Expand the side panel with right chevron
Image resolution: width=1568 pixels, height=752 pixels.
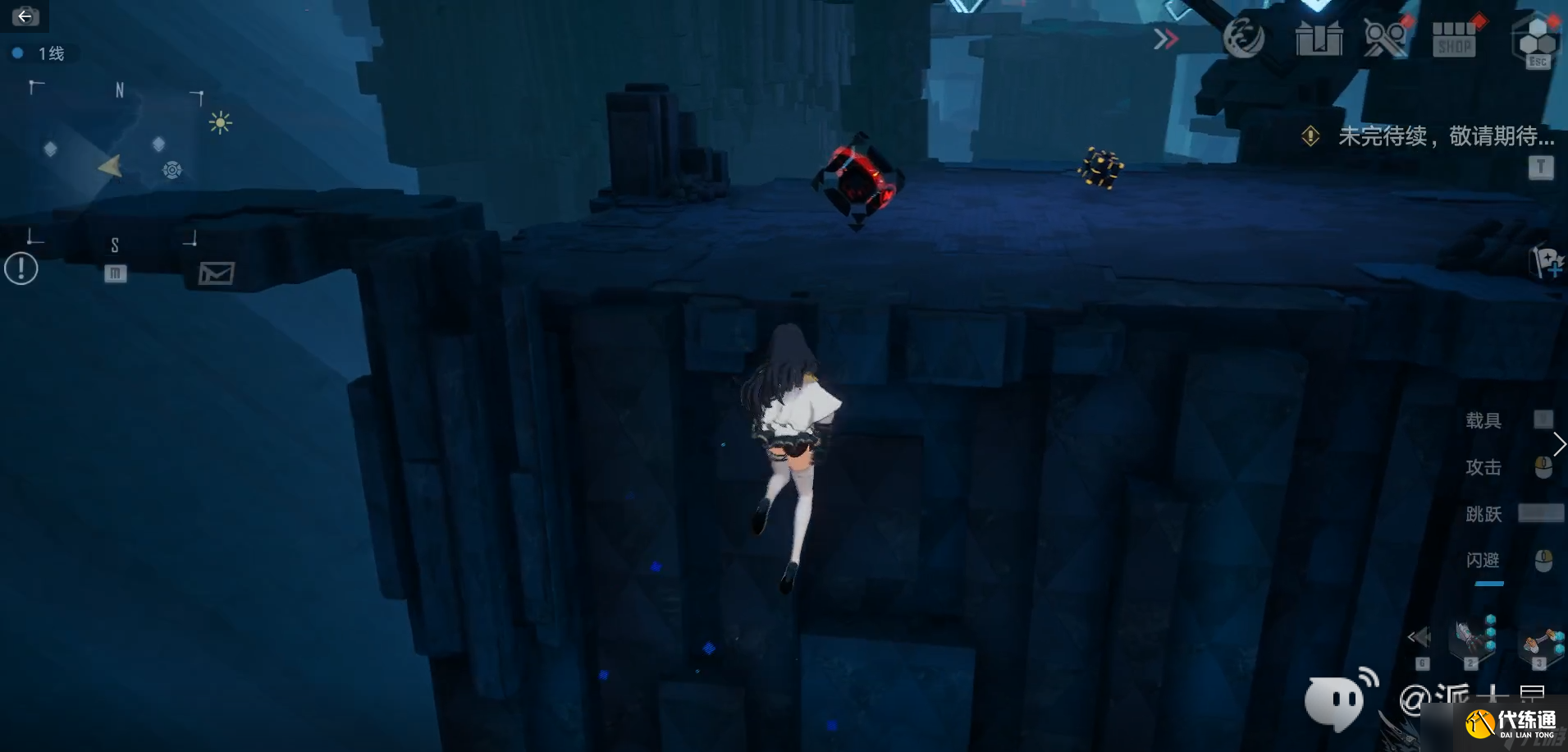point(1559,444)
